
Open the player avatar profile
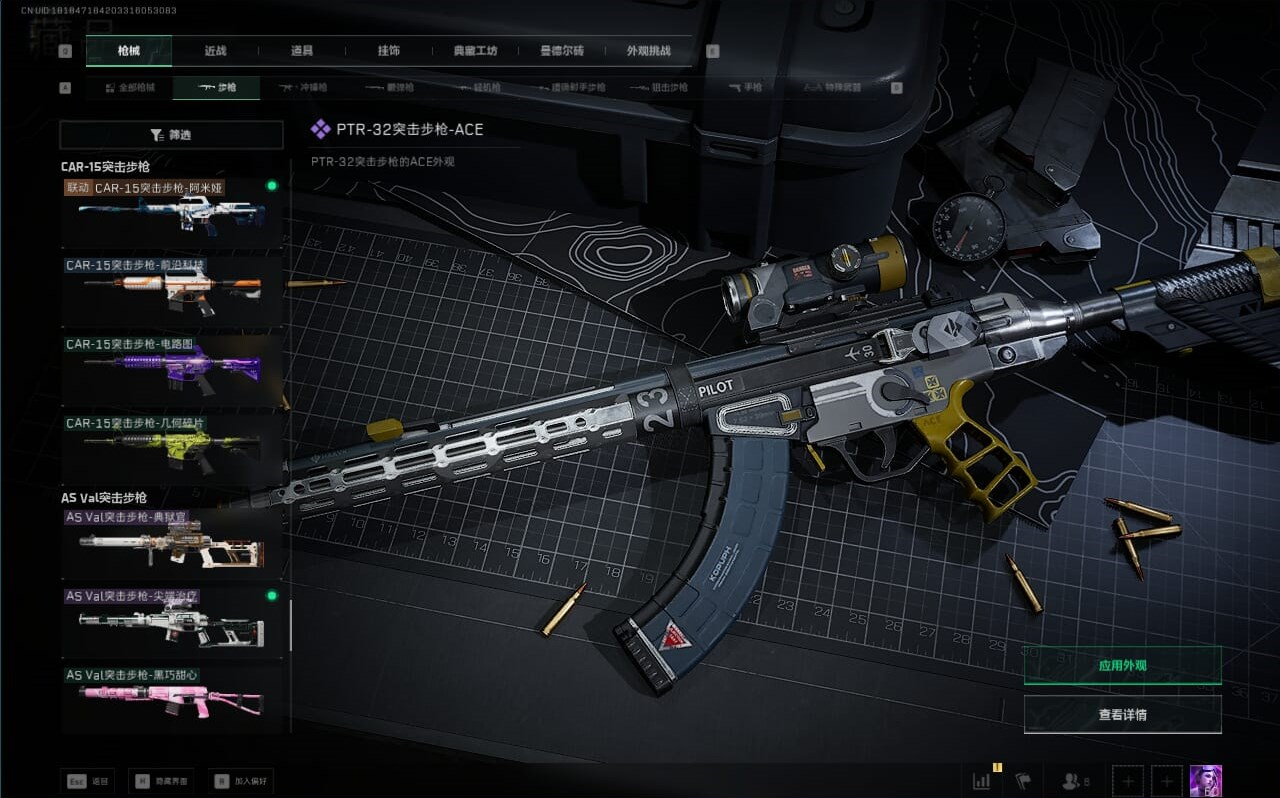tap(1205, 780)
